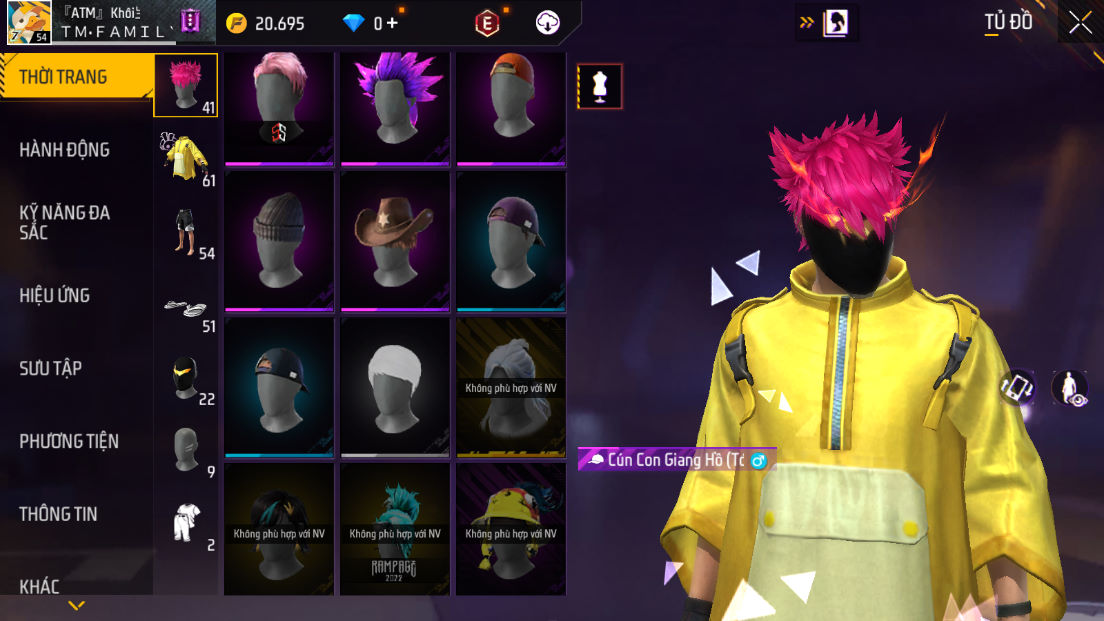Open the Hiệu Ứng category
The image size is (1104, 621).
pyautogui.click(x=55, y=295)
